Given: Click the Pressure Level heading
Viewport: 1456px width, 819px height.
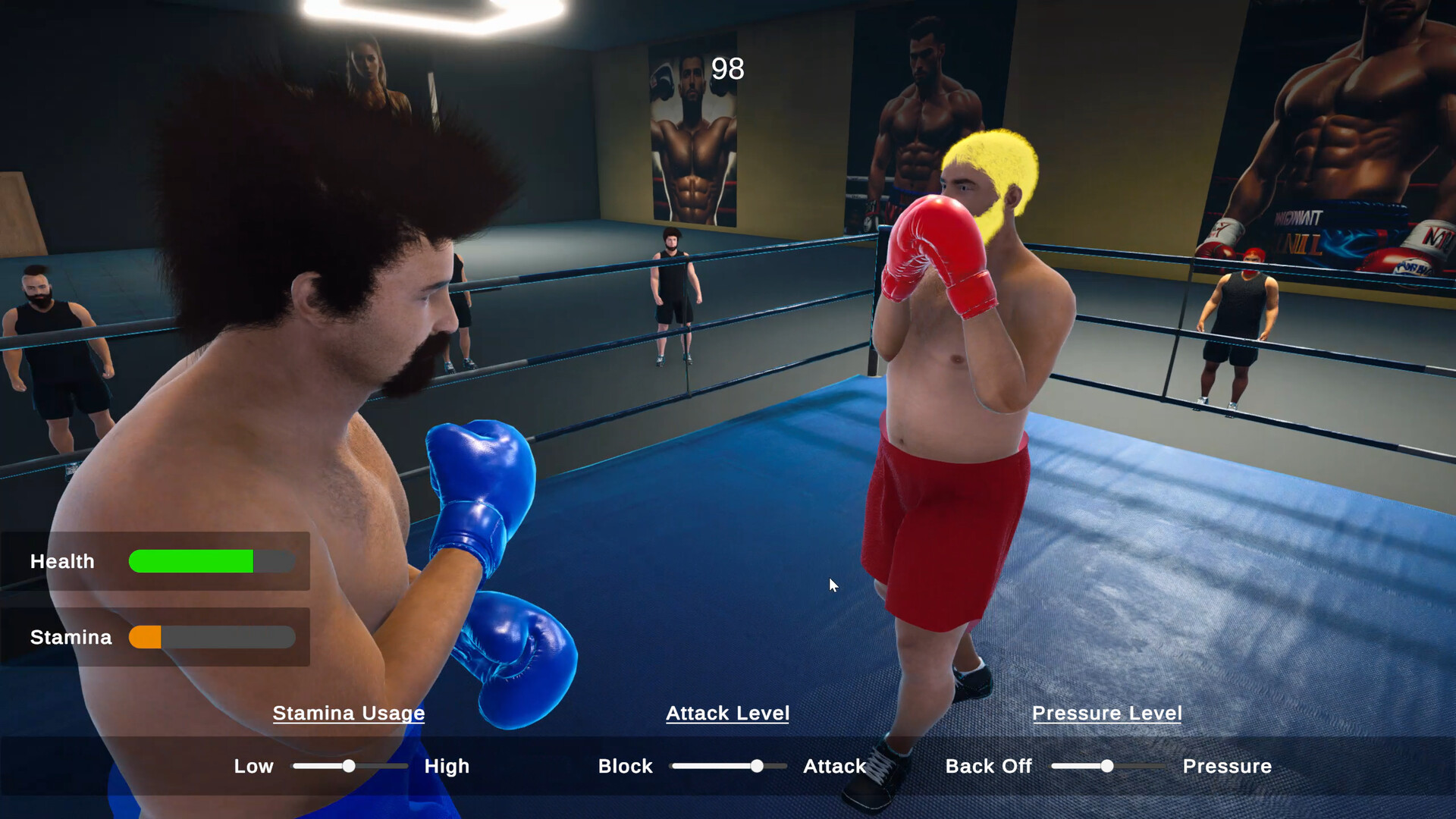Looking at the screenshot, I should point(1106,713).
